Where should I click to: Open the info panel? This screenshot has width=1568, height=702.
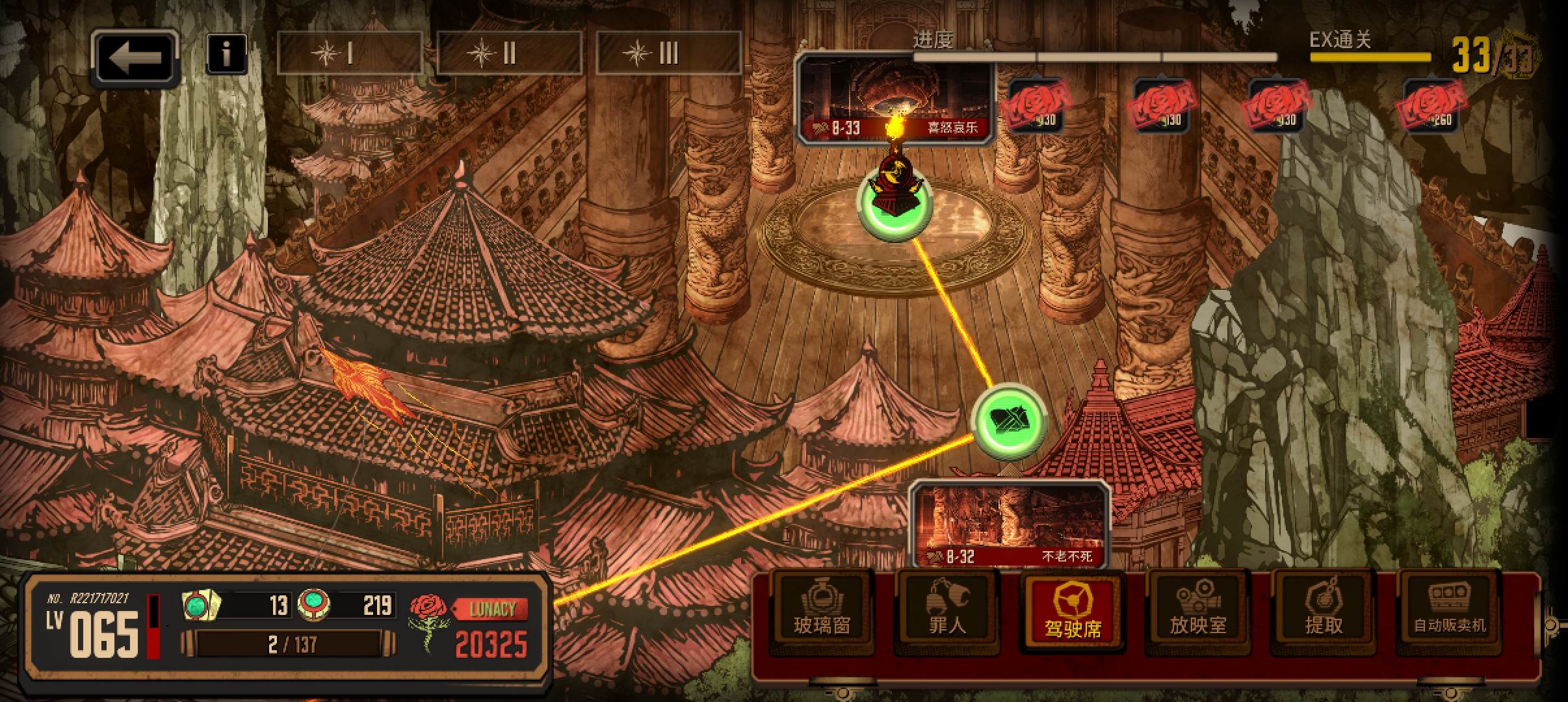click(x=226, y=54)
